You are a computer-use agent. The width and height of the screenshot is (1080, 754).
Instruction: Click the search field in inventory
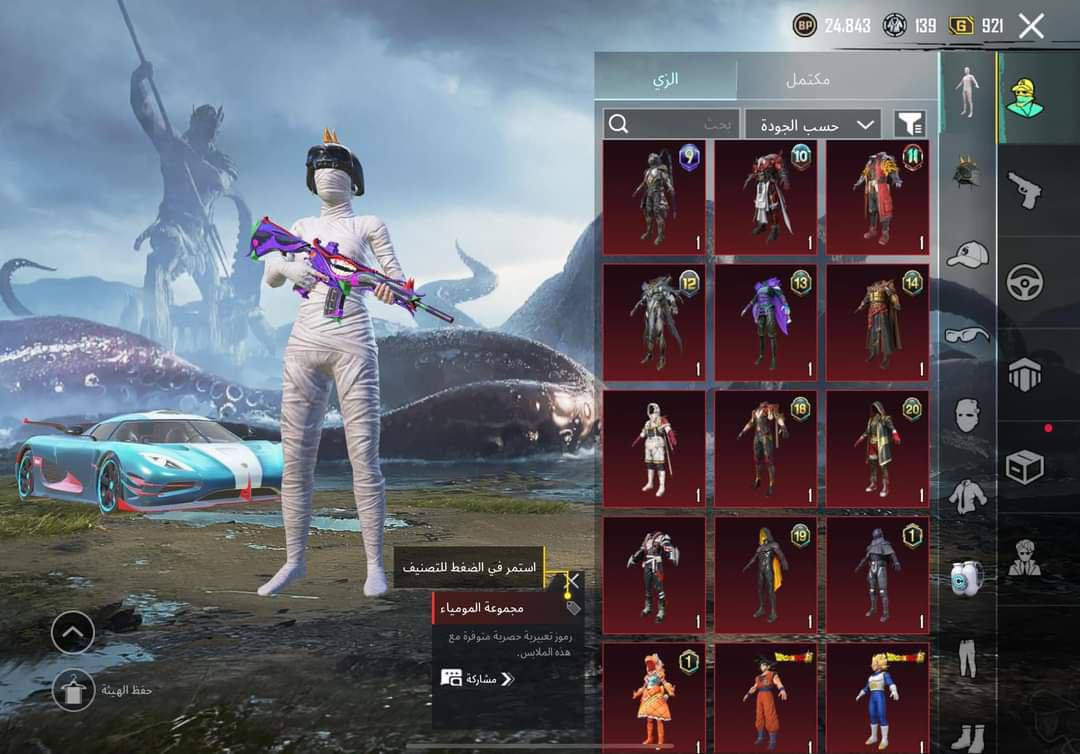point(670,124)
